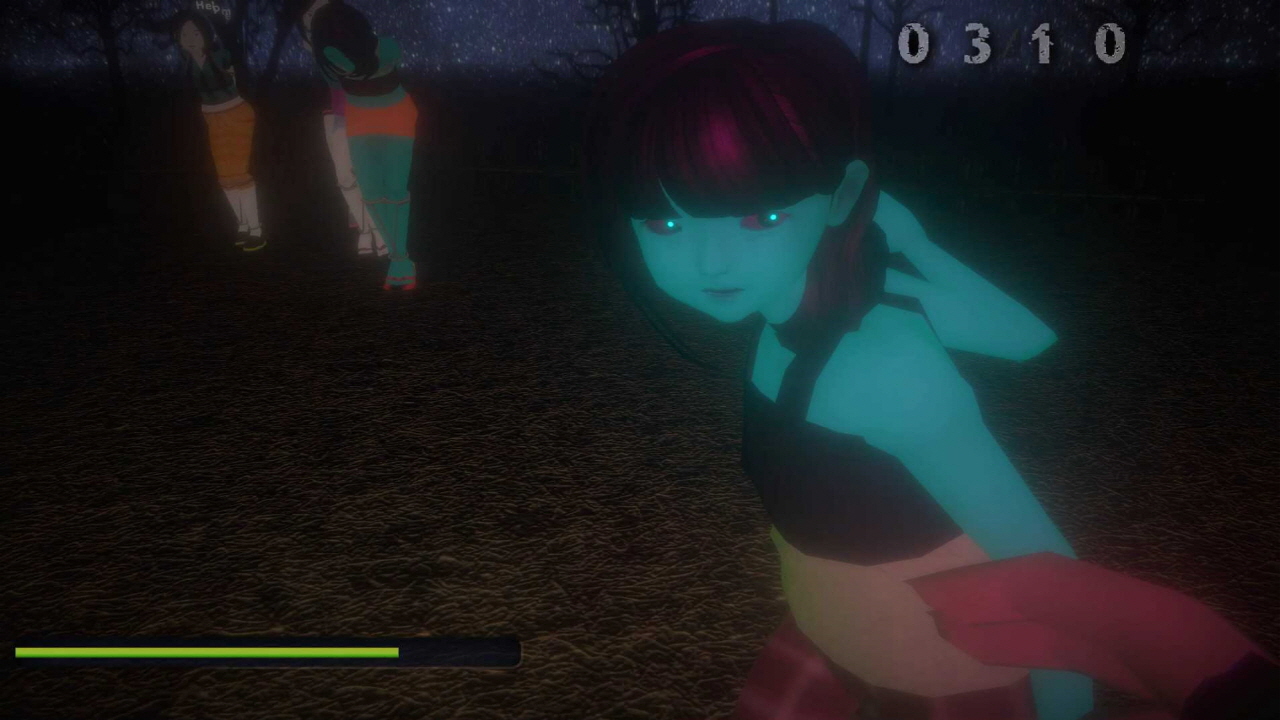Click the digit 3 in the counter
Viewport: 1280px width, 720px height.
[x=976, y=44]
